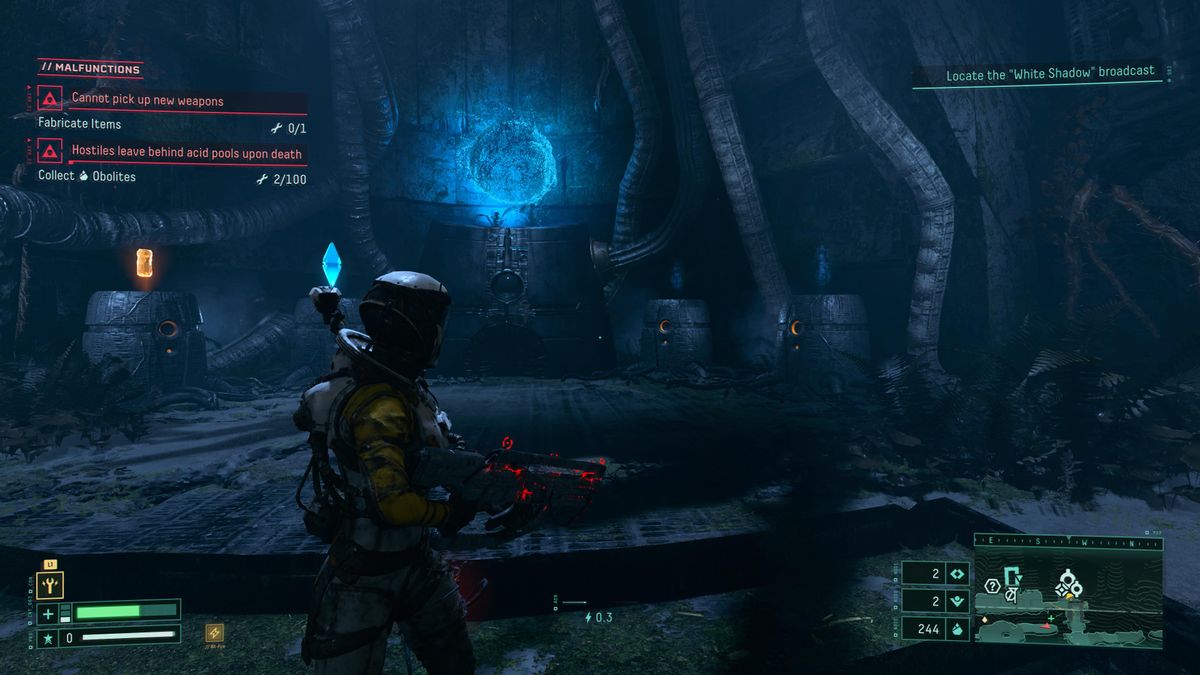Click the Malfunctions panel header
Screen dimensions: 1200x675
90,69
